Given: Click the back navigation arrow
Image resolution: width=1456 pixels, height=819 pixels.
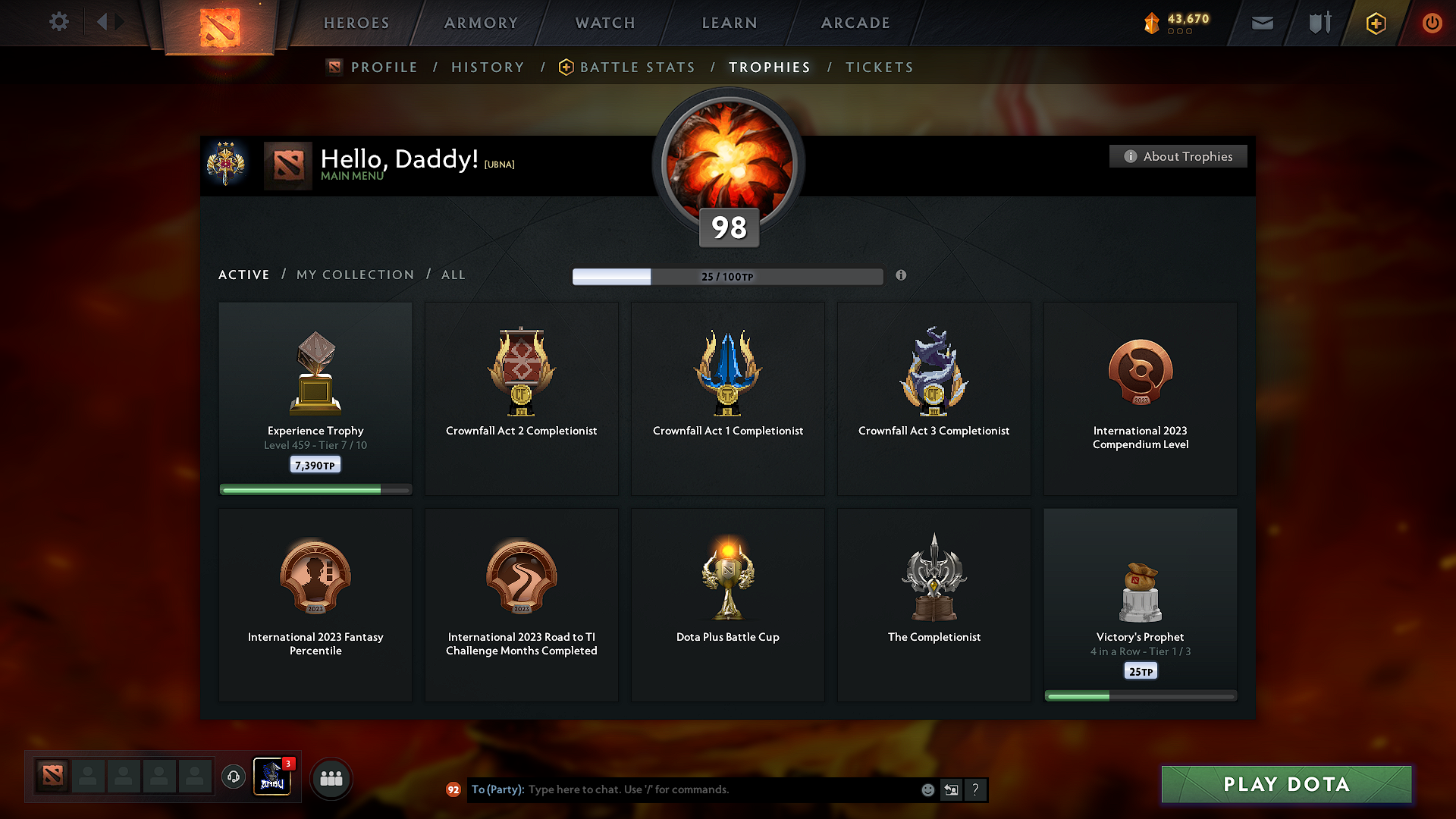Looking at the screenshot, I should (x=104, y=22).
